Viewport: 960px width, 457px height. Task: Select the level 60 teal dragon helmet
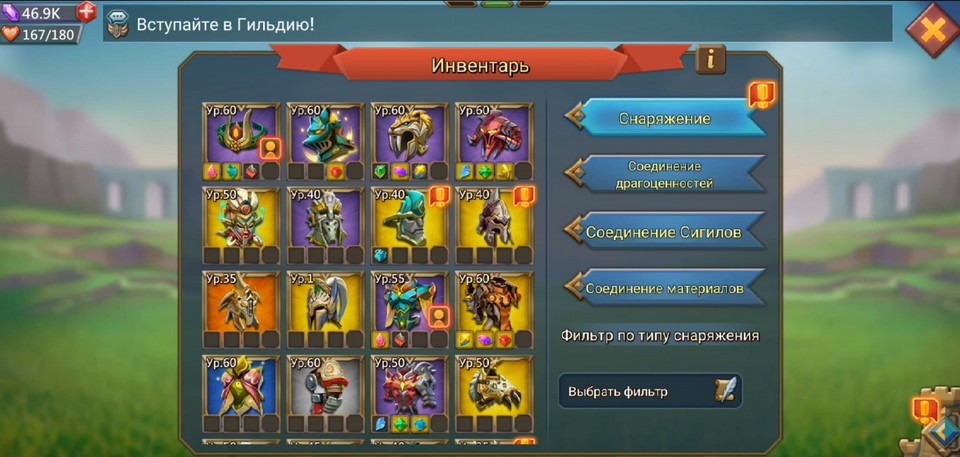pyautogui.click(x=325, y=134)
